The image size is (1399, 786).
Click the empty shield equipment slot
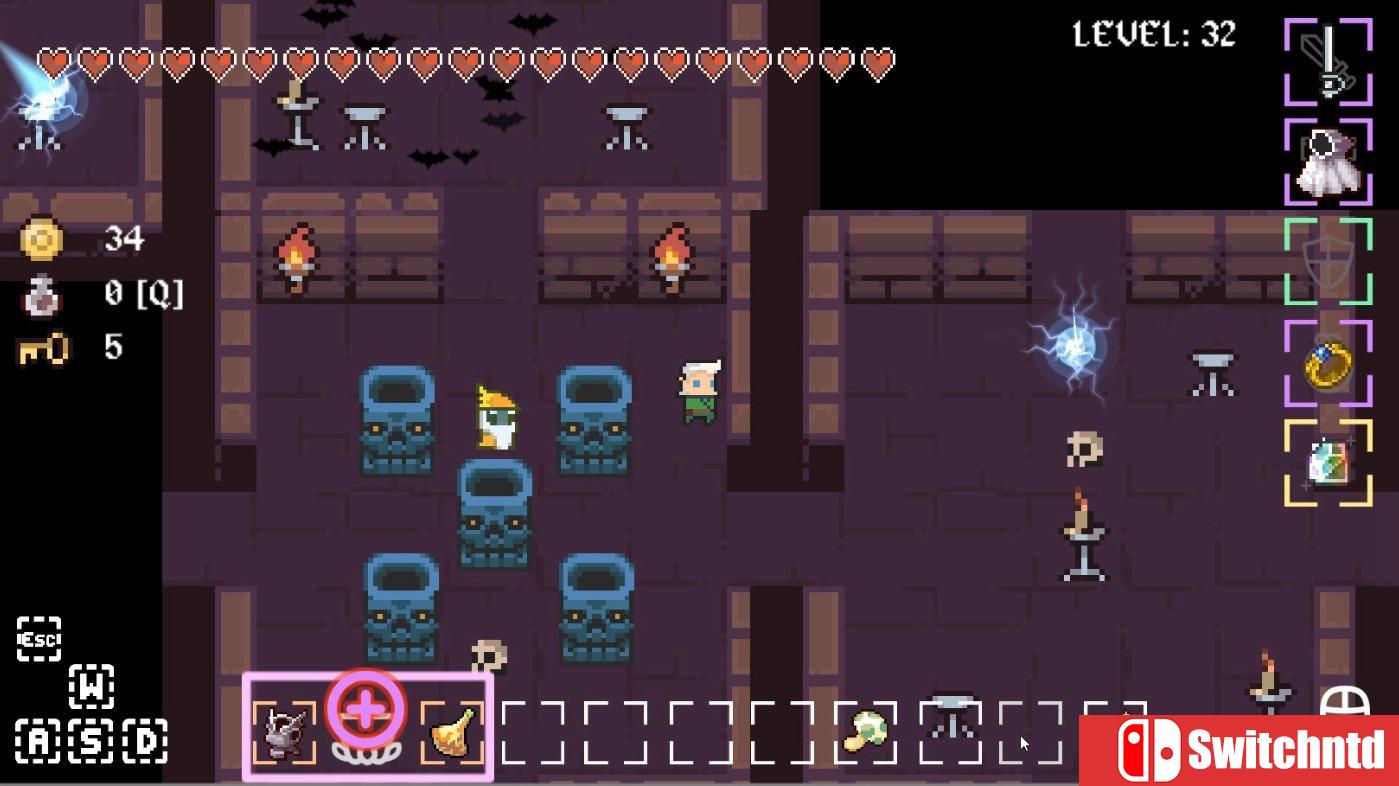tap(1327, 263)
